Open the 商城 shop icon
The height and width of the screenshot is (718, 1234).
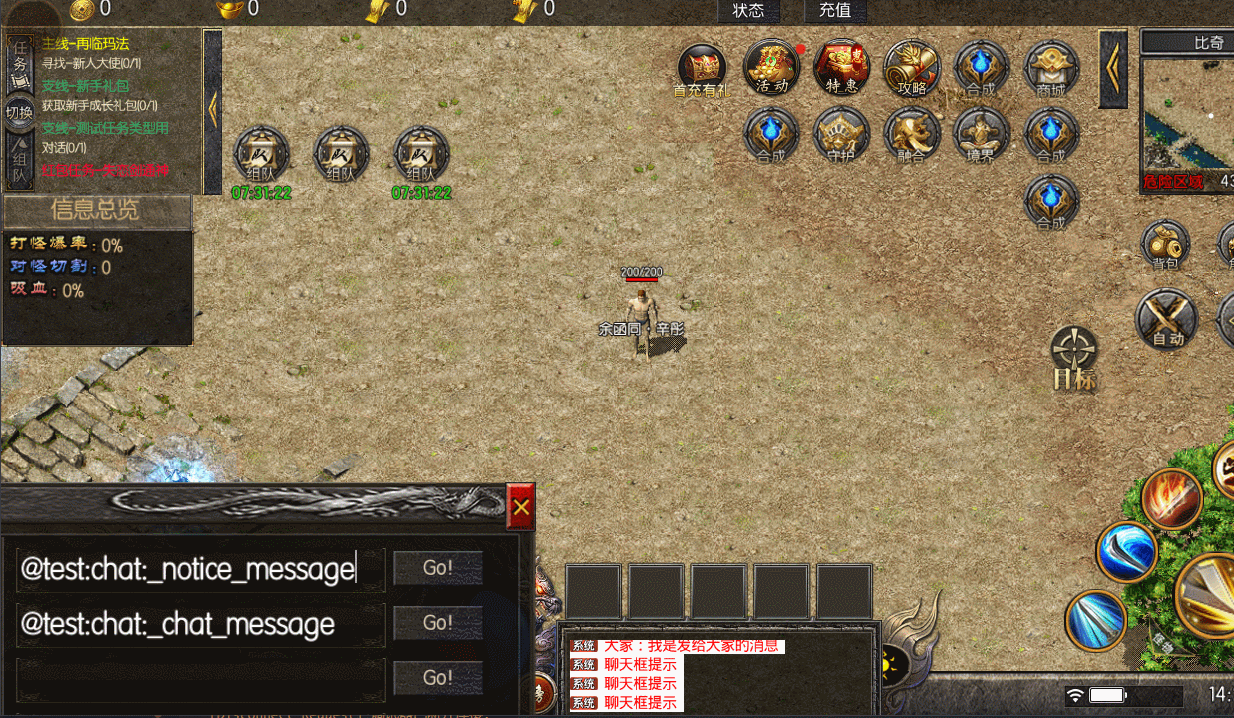point(1051,66)
